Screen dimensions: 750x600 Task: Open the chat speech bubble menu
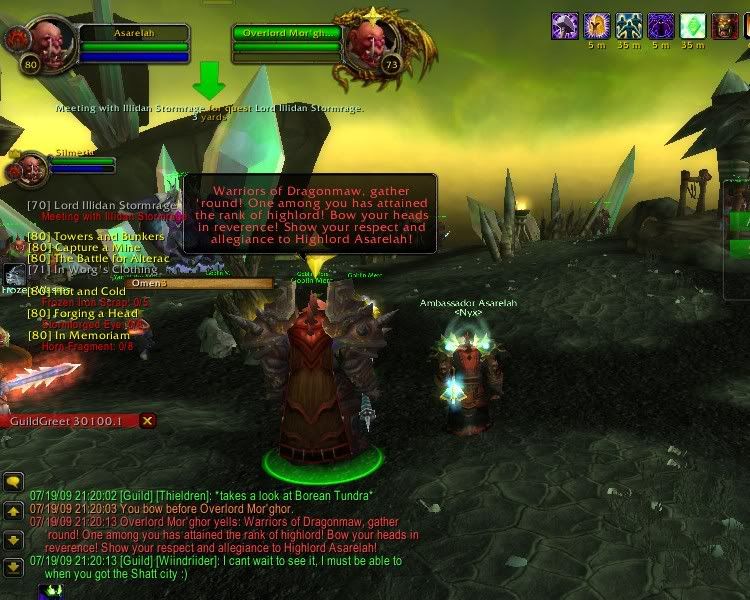coord(13,482)
